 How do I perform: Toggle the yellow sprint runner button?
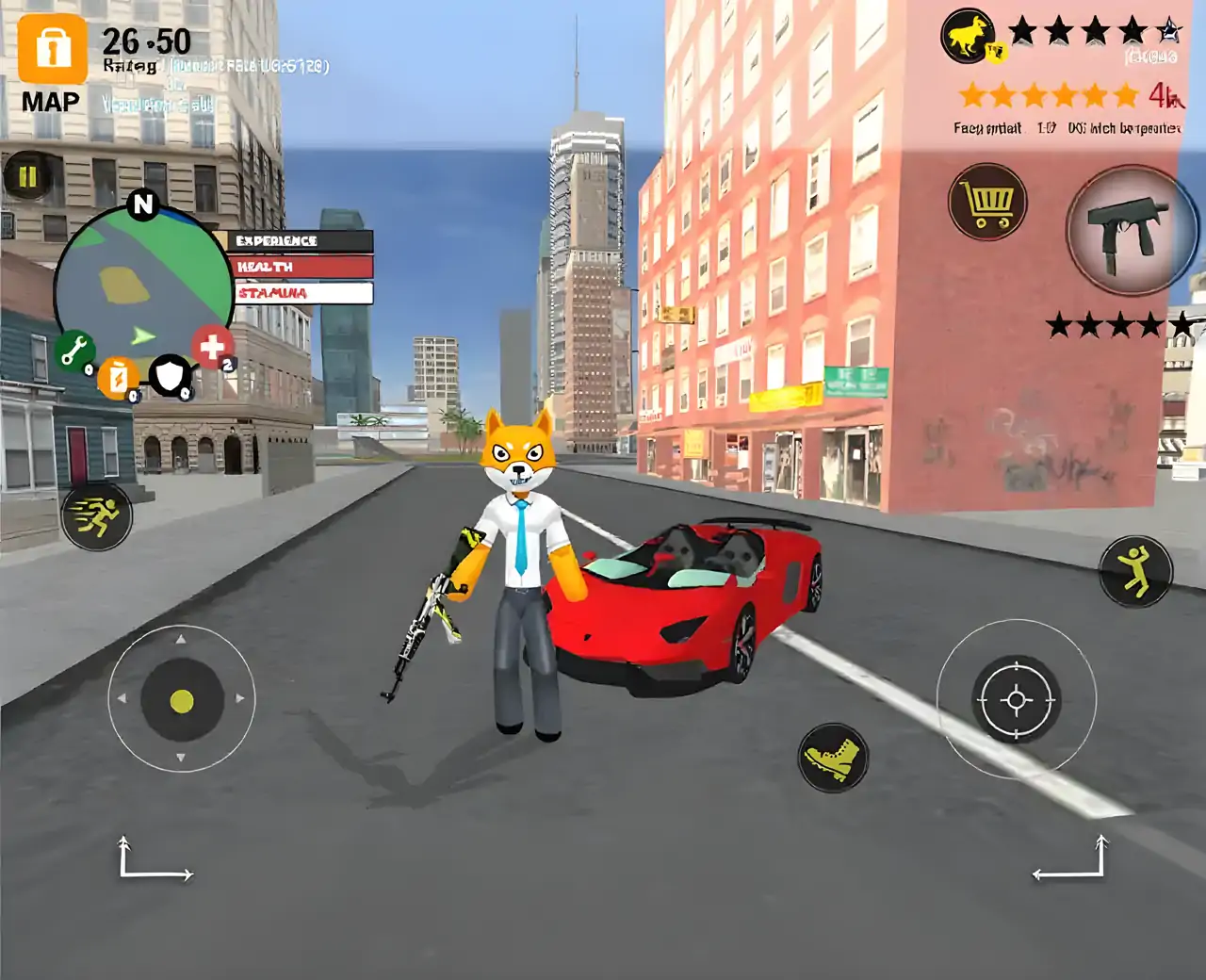[96, 514]
